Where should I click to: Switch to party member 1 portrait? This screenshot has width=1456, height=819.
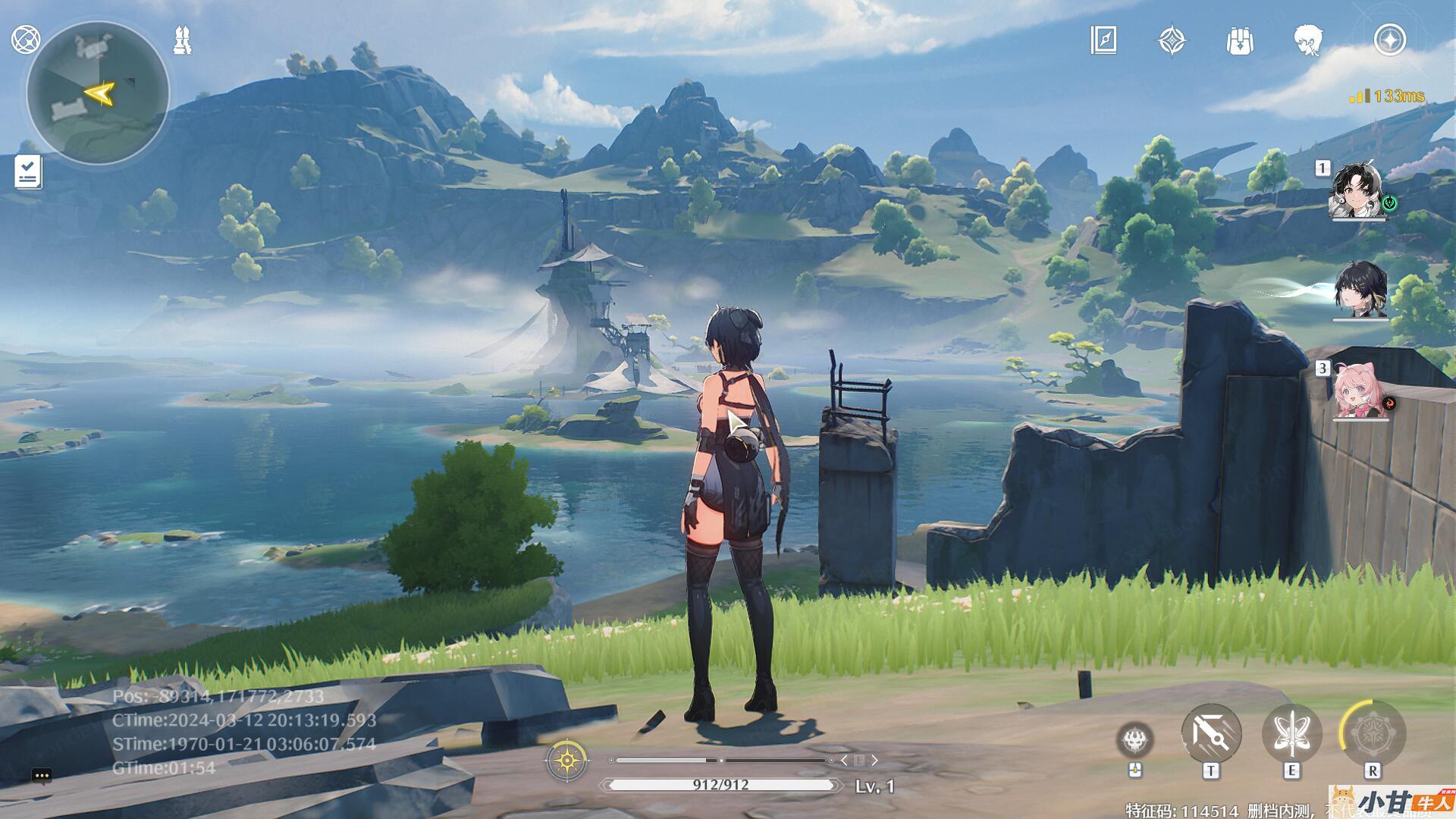(1357, 190)
